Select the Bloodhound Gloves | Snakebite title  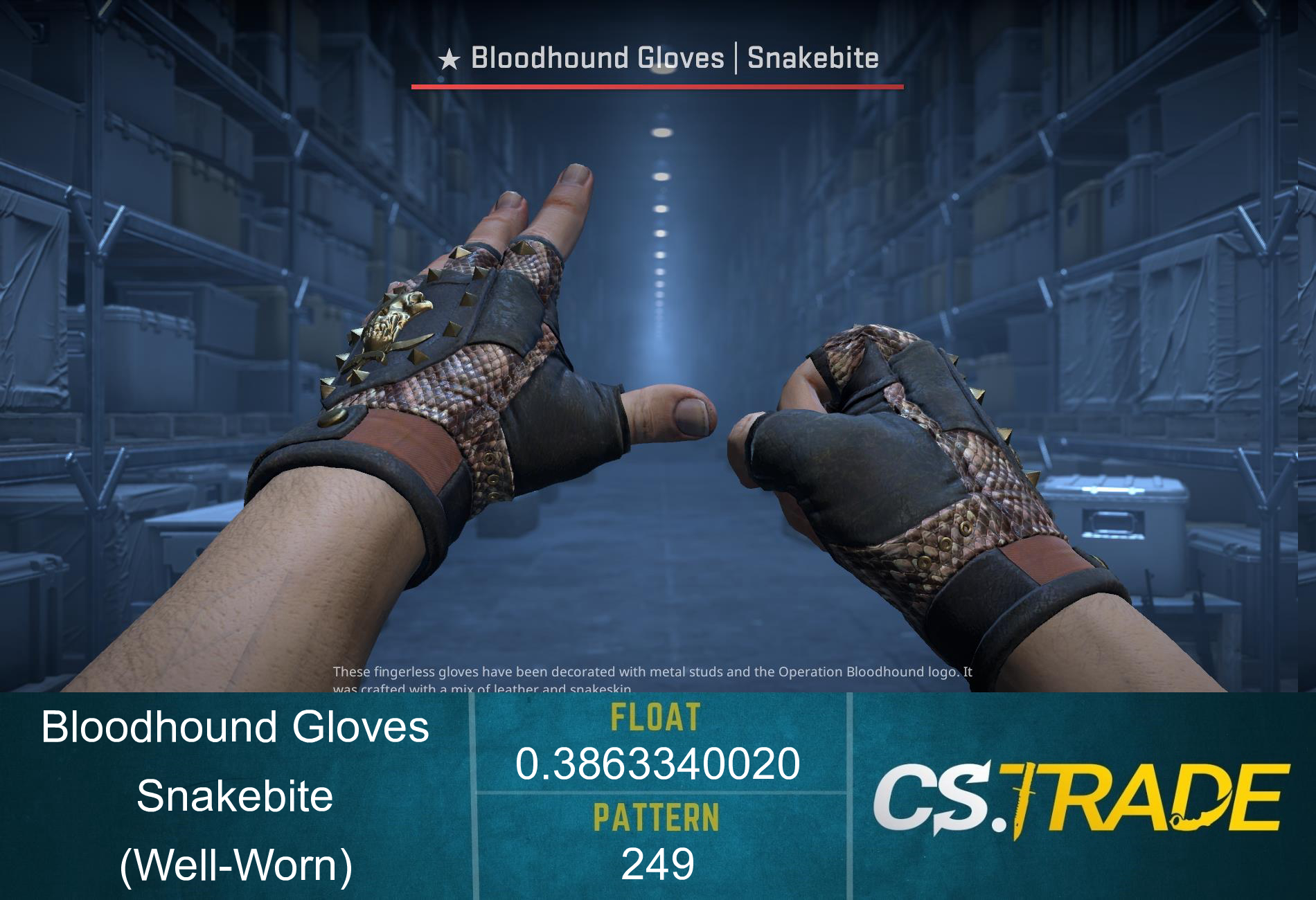(x=658, y=59)
